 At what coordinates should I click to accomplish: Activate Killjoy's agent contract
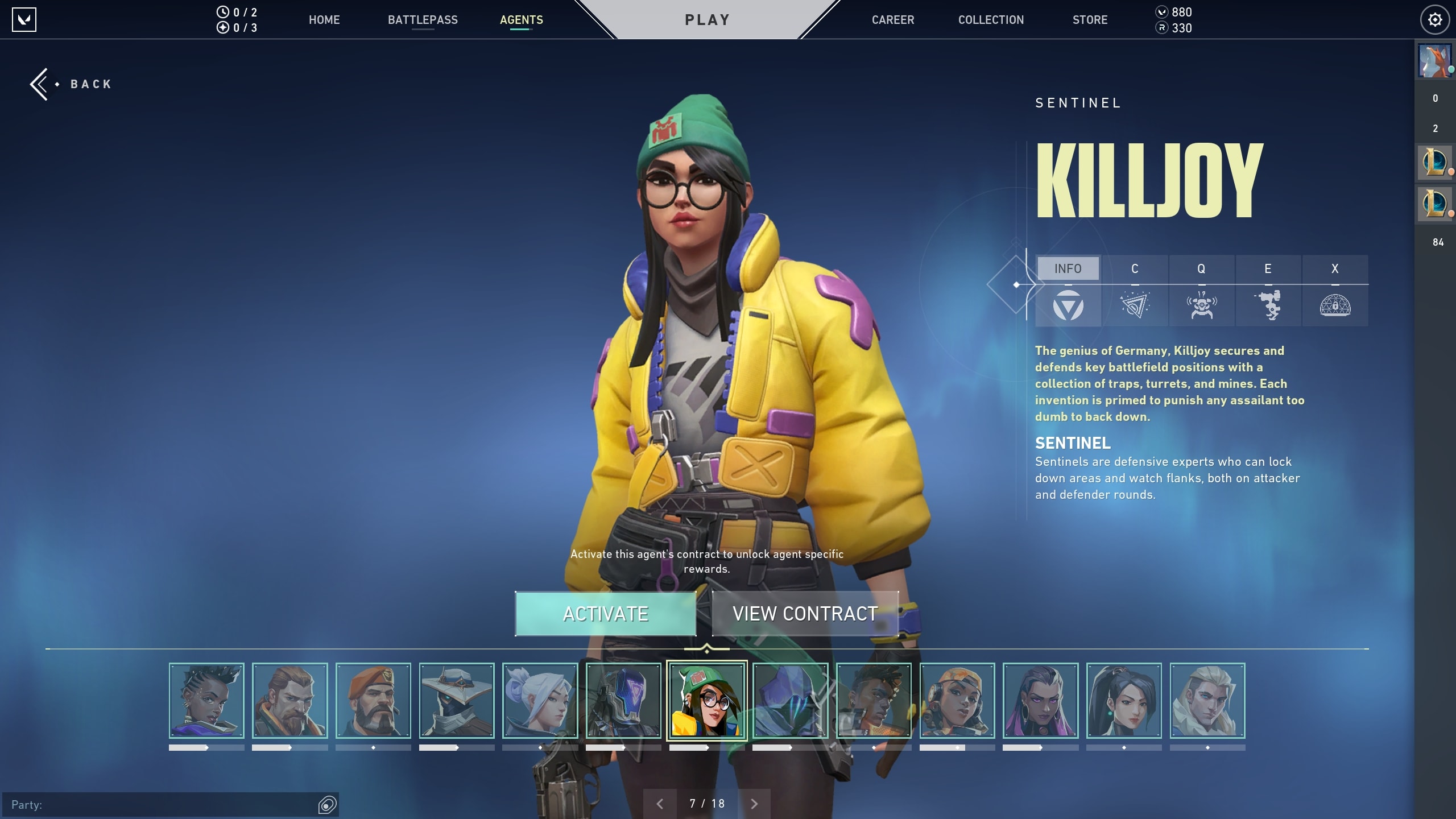point(605,614)
